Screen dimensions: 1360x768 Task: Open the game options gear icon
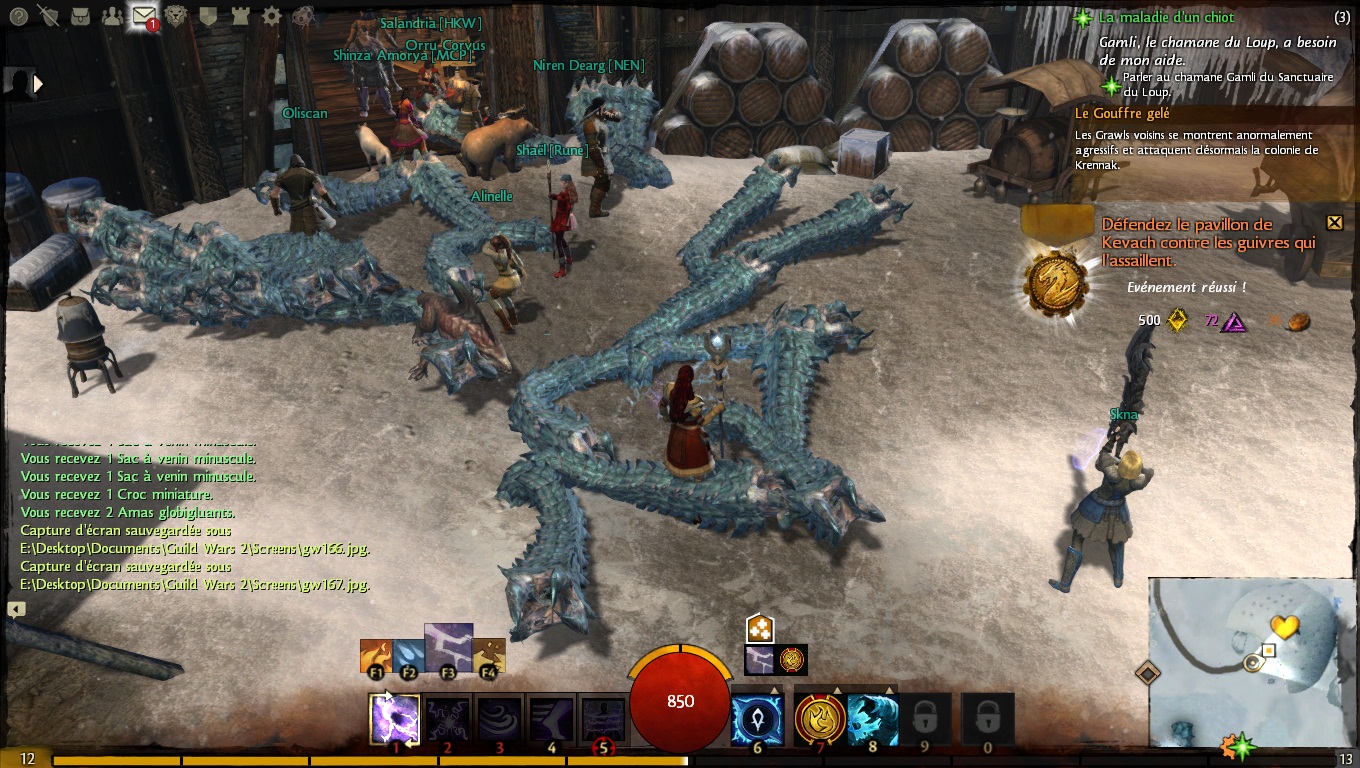271,16
